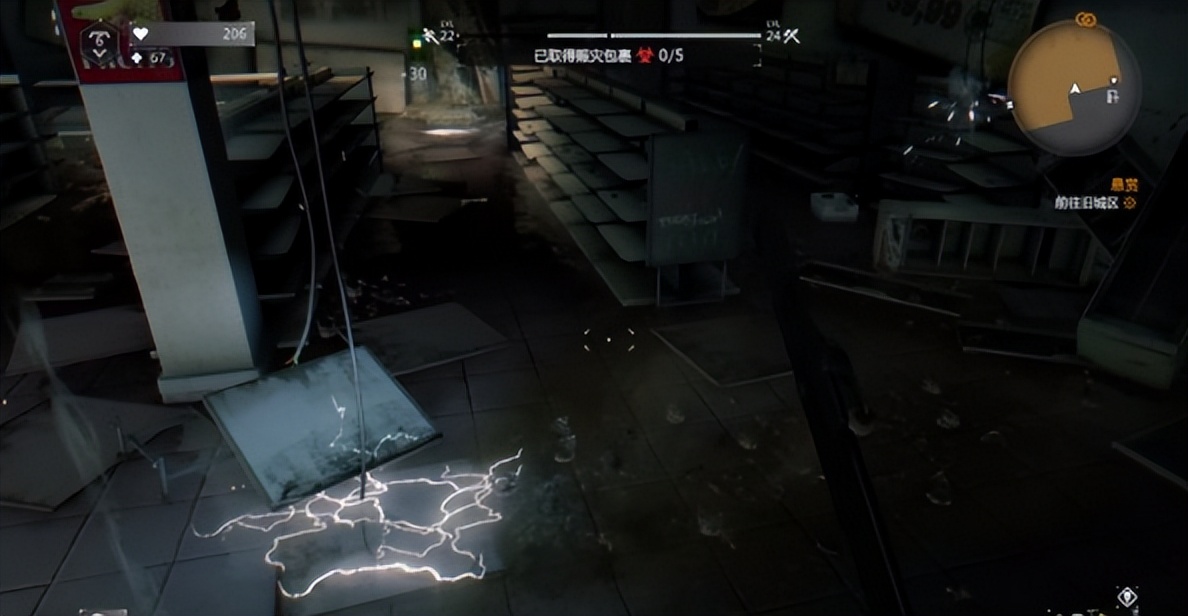
Task: Open the circular minimap
Action: click(1074, 88)
